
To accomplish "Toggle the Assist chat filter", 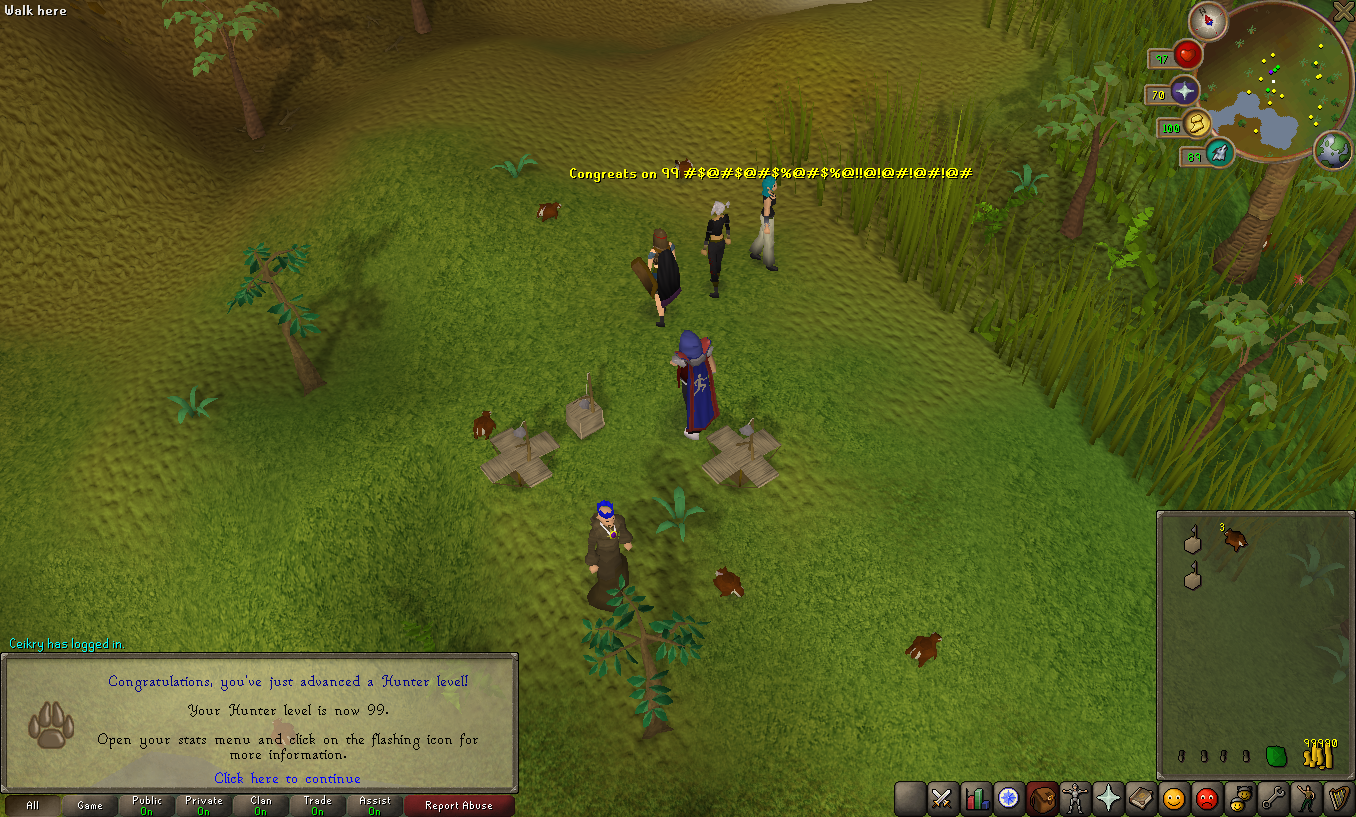I will [375, 805].
